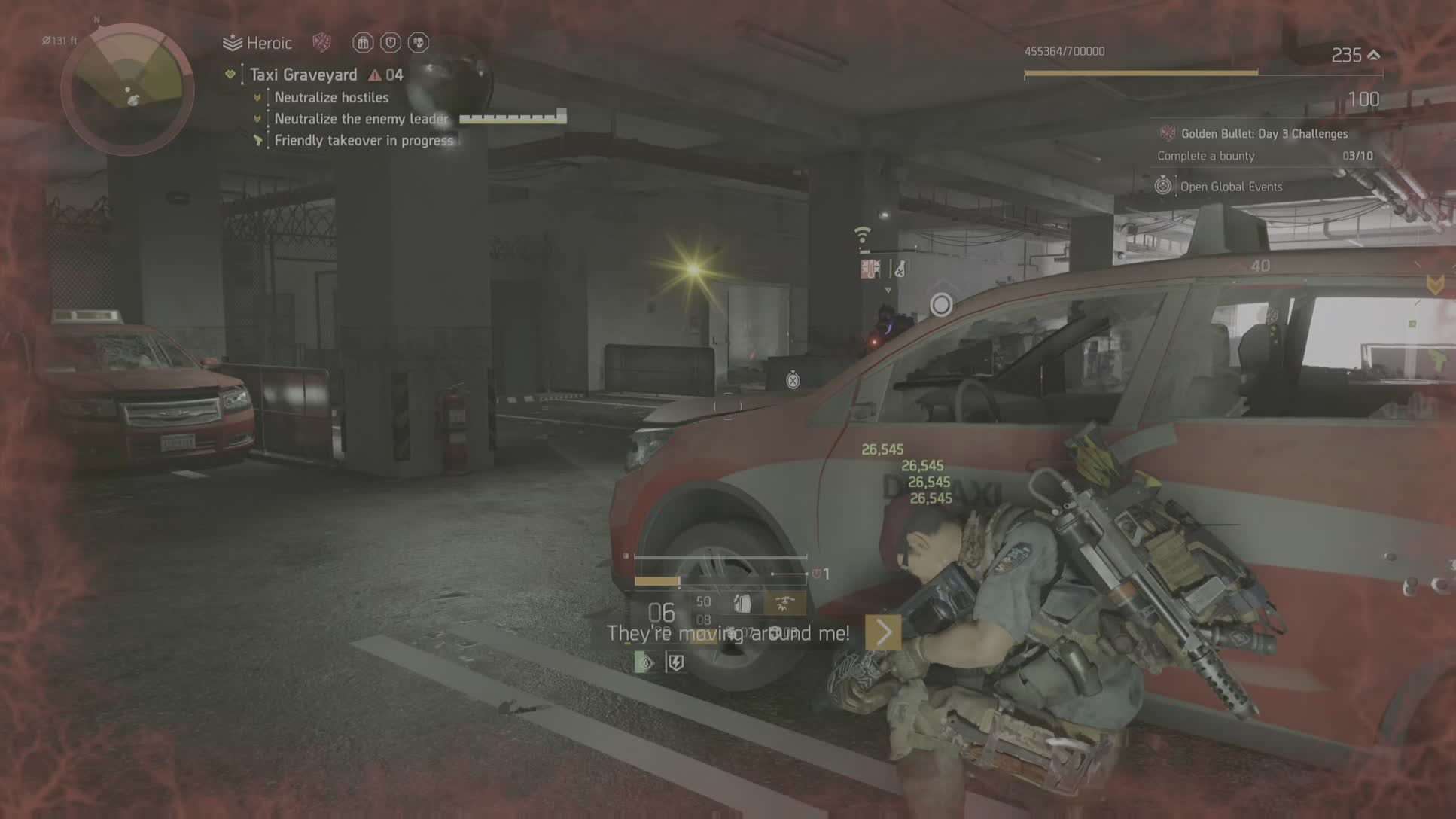1456x819 pixels.
Task: Activate the highlighted drone skill icon
Action: 784,603
